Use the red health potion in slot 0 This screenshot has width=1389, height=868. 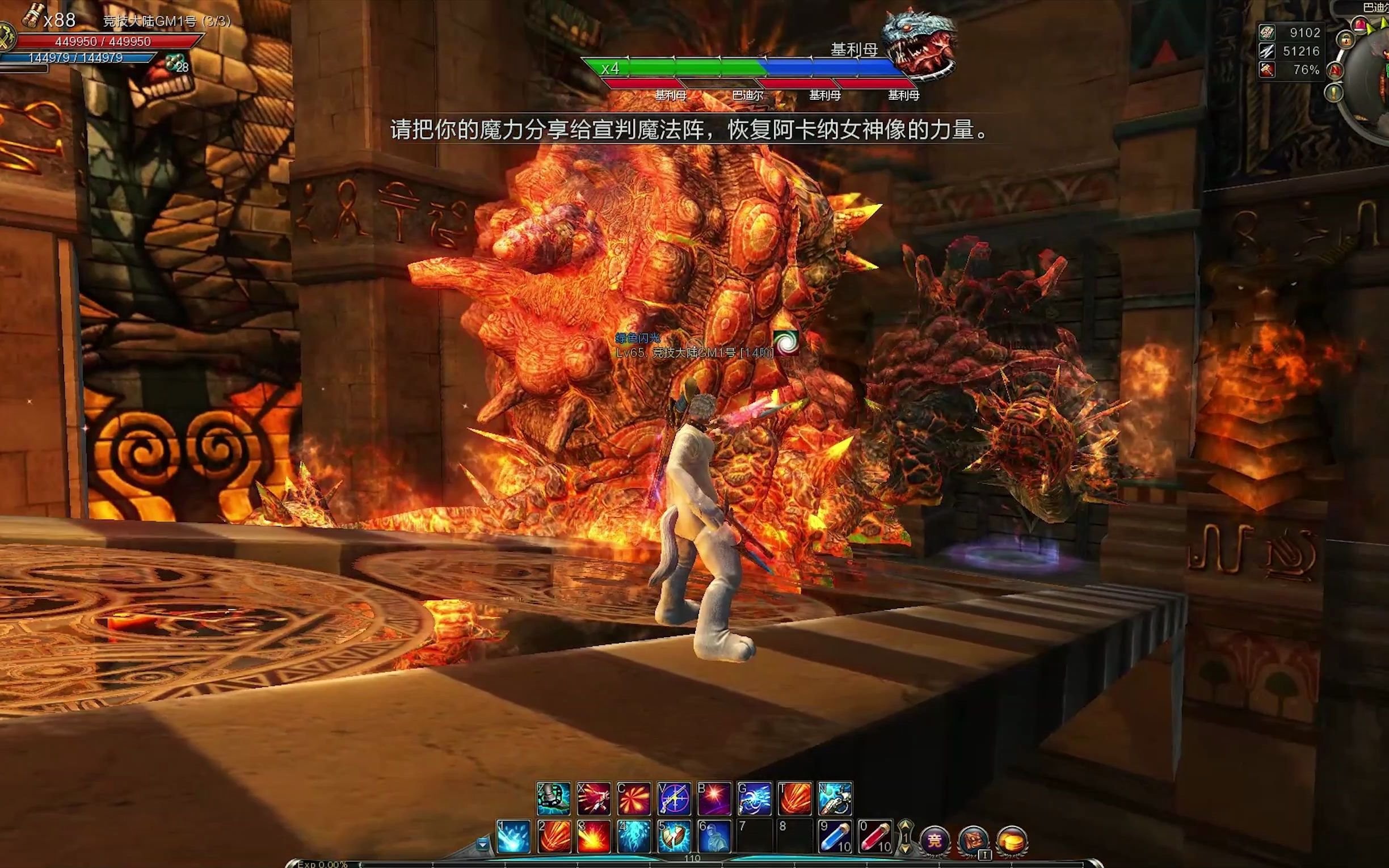[x=876, y=836]
